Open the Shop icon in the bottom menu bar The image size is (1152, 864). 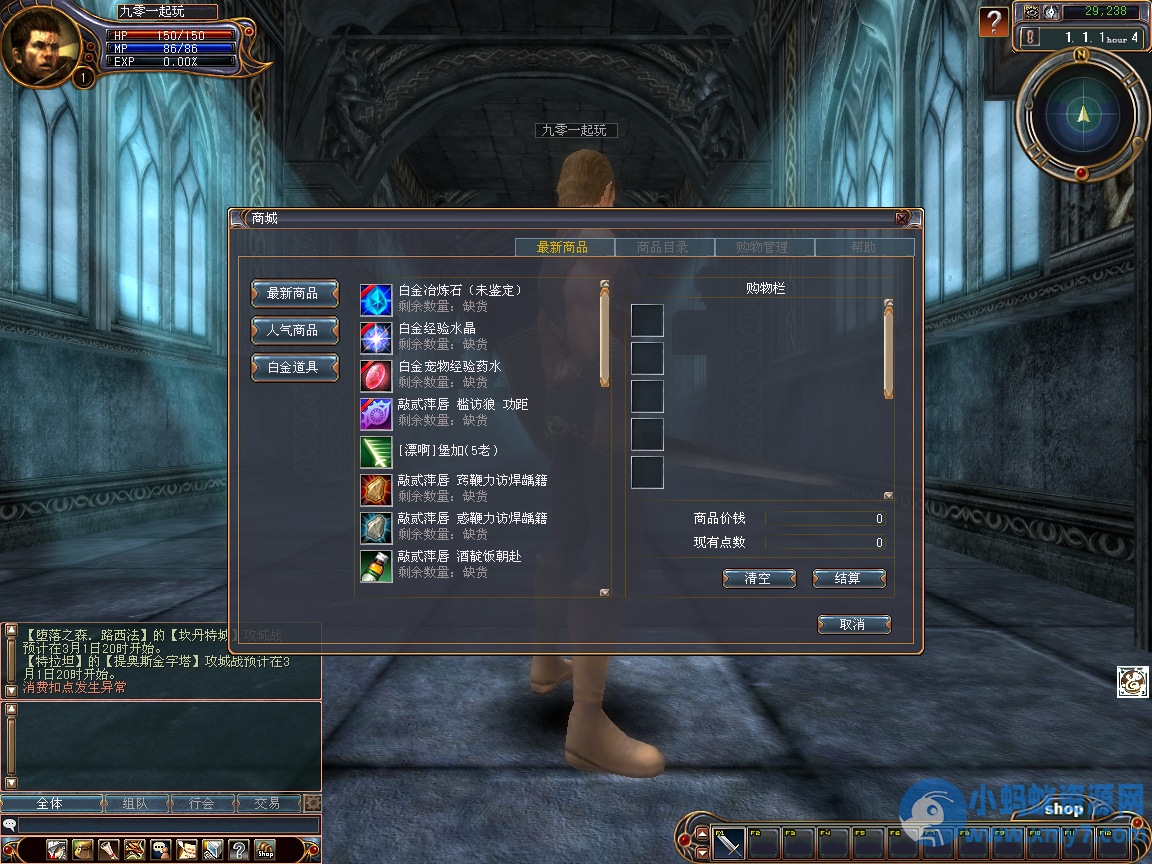(x=265, y=849)
